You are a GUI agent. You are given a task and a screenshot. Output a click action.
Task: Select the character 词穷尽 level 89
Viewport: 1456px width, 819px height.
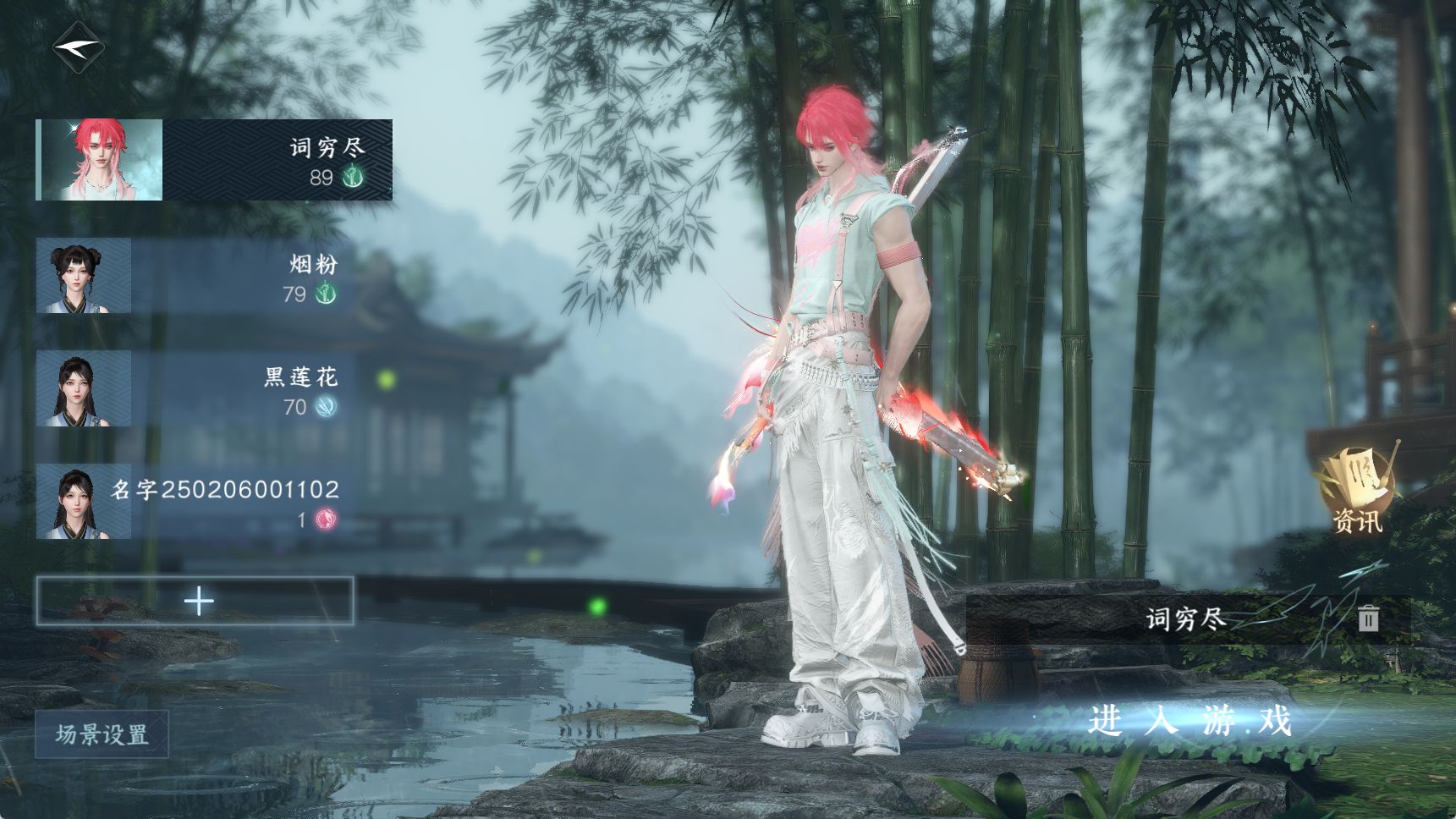point(214,160)
